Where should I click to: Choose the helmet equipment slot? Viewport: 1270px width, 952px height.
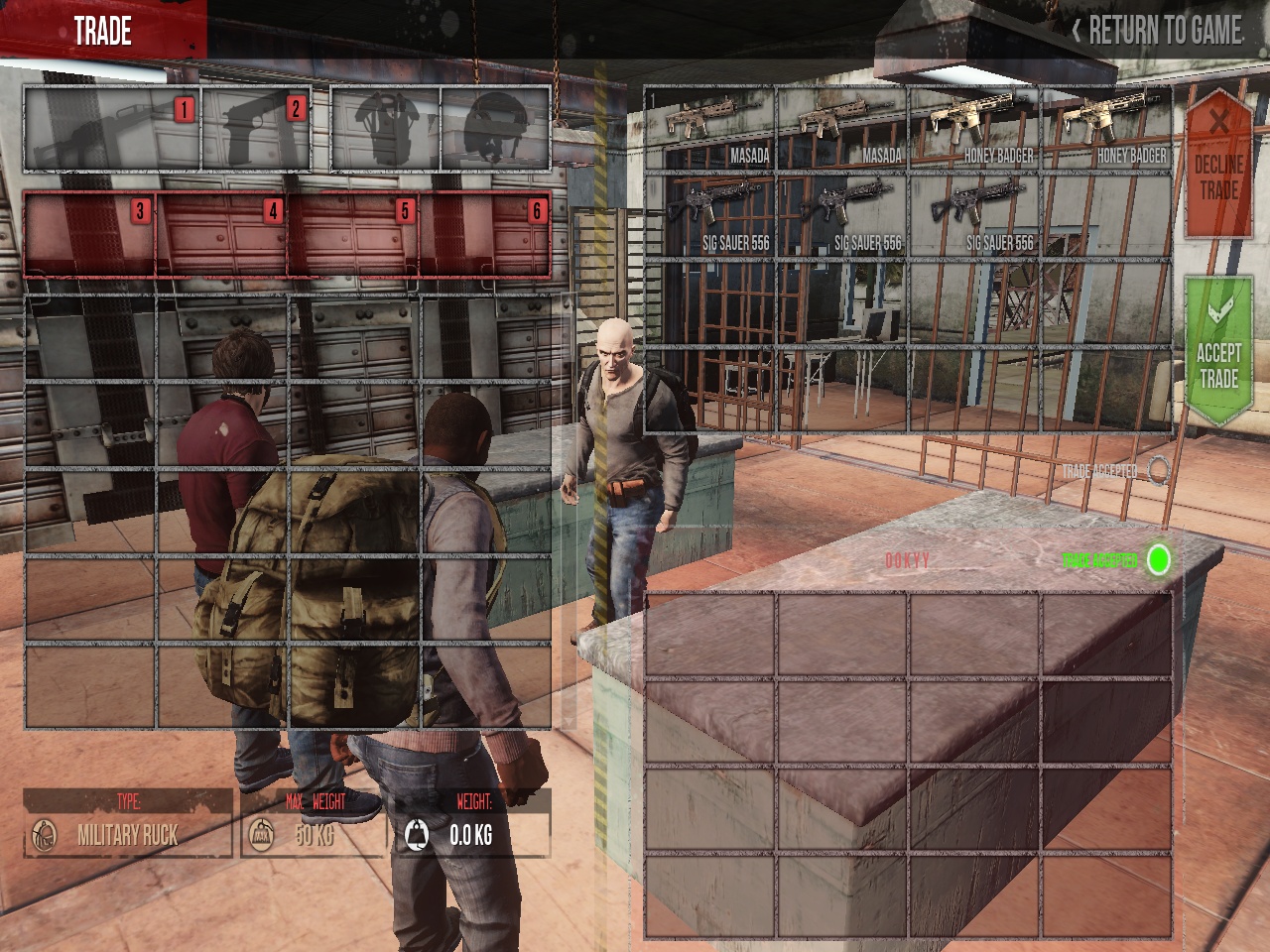[495, 130]
